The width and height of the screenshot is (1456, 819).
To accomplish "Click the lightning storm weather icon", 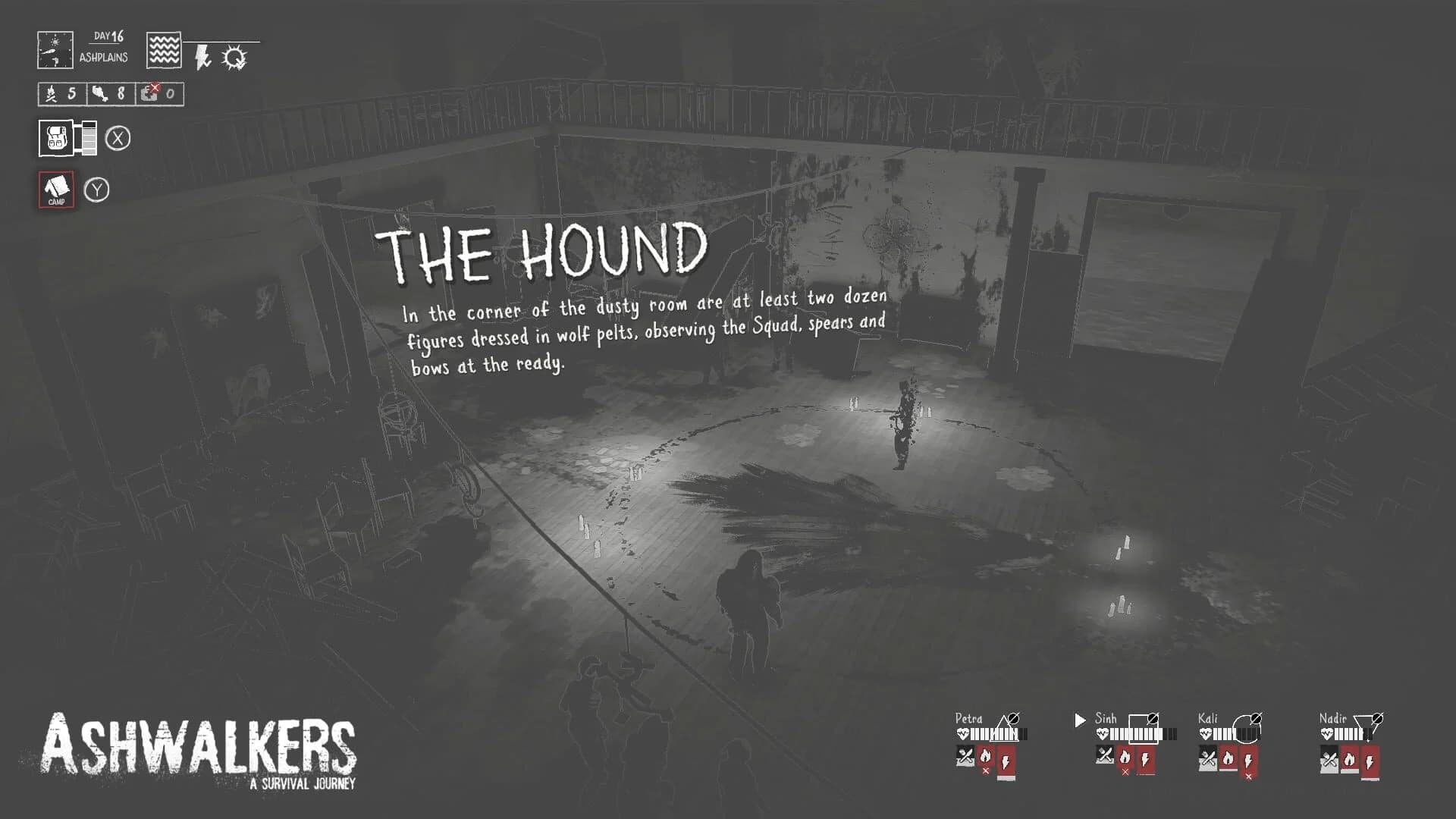I will (x=202, y=56).
